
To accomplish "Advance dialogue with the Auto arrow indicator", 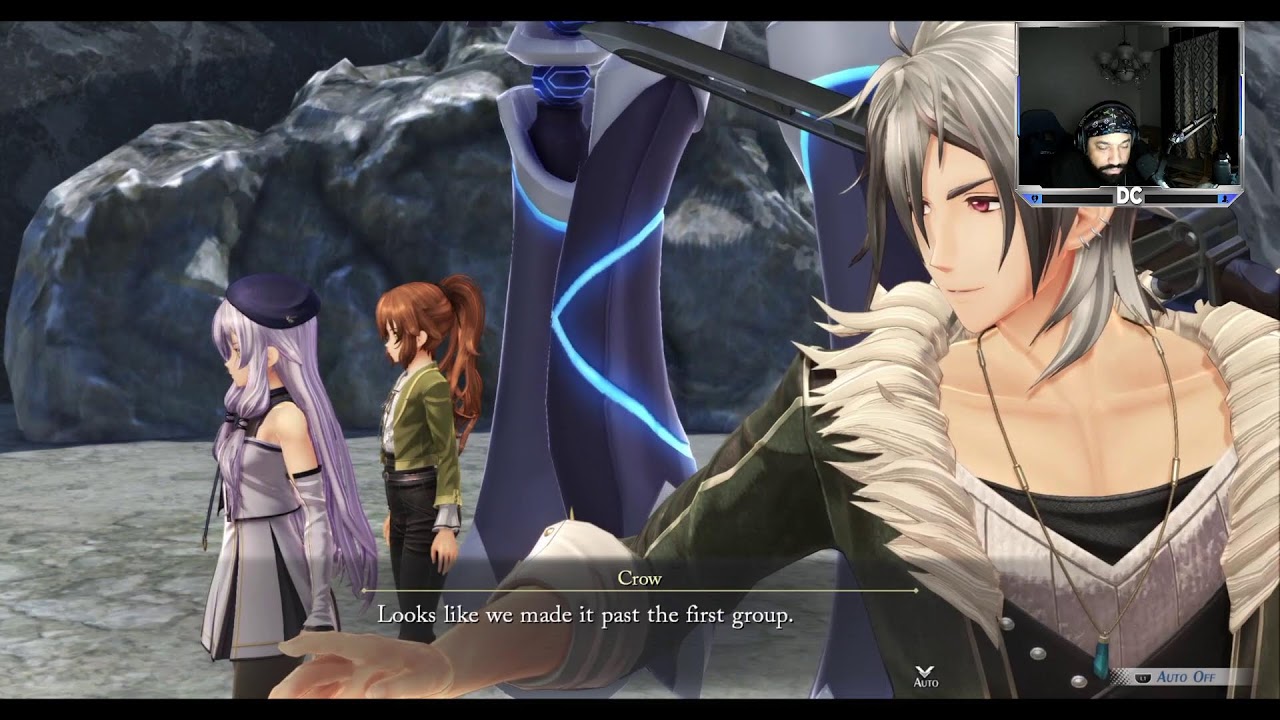I will [x=926, y=673].
